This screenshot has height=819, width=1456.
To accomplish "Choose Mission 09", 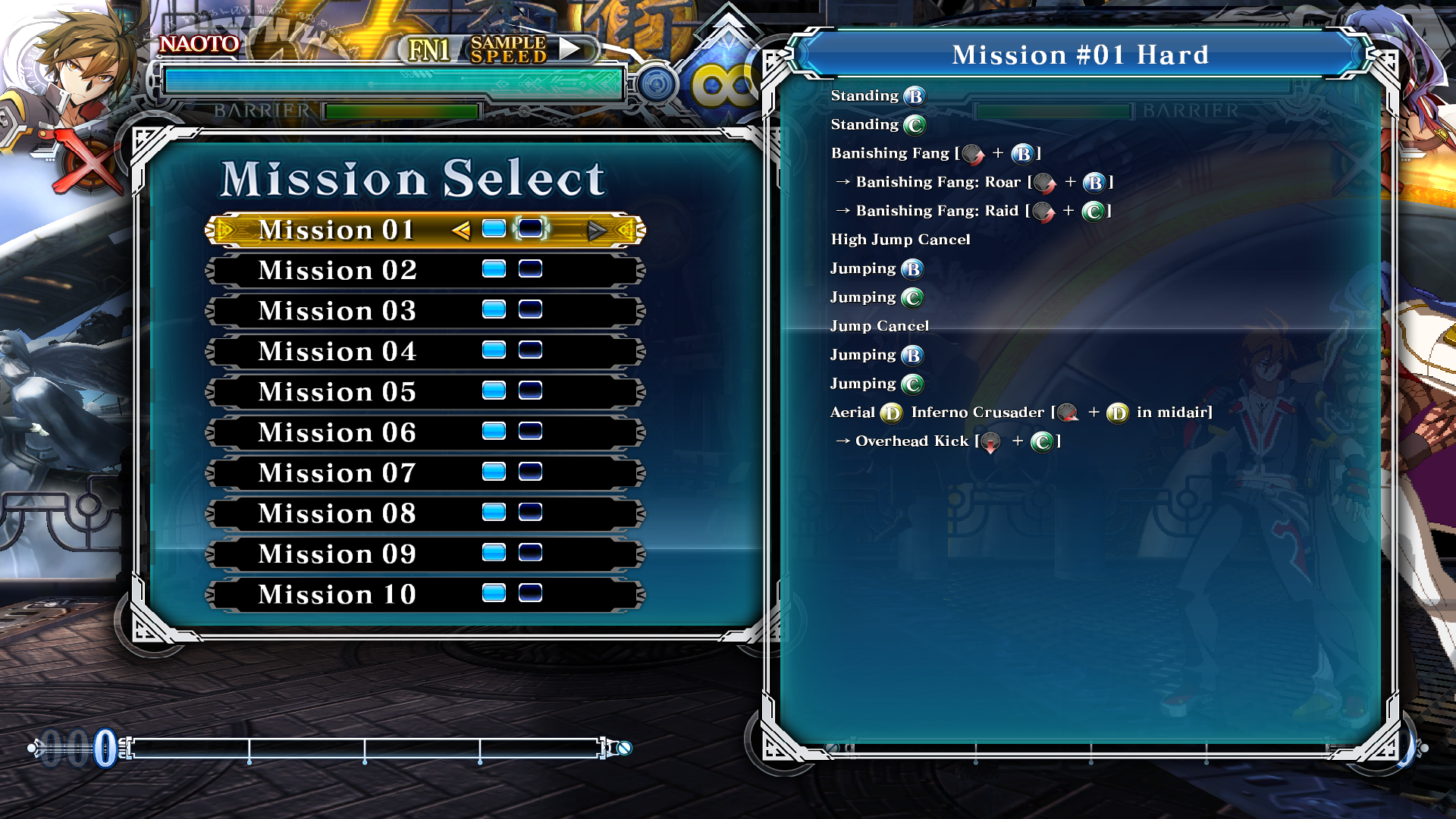I will (x=337, y=554).
